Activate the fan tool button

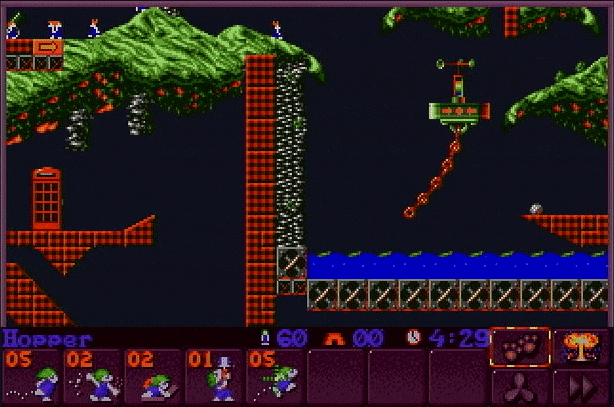(x=520, y=388)
